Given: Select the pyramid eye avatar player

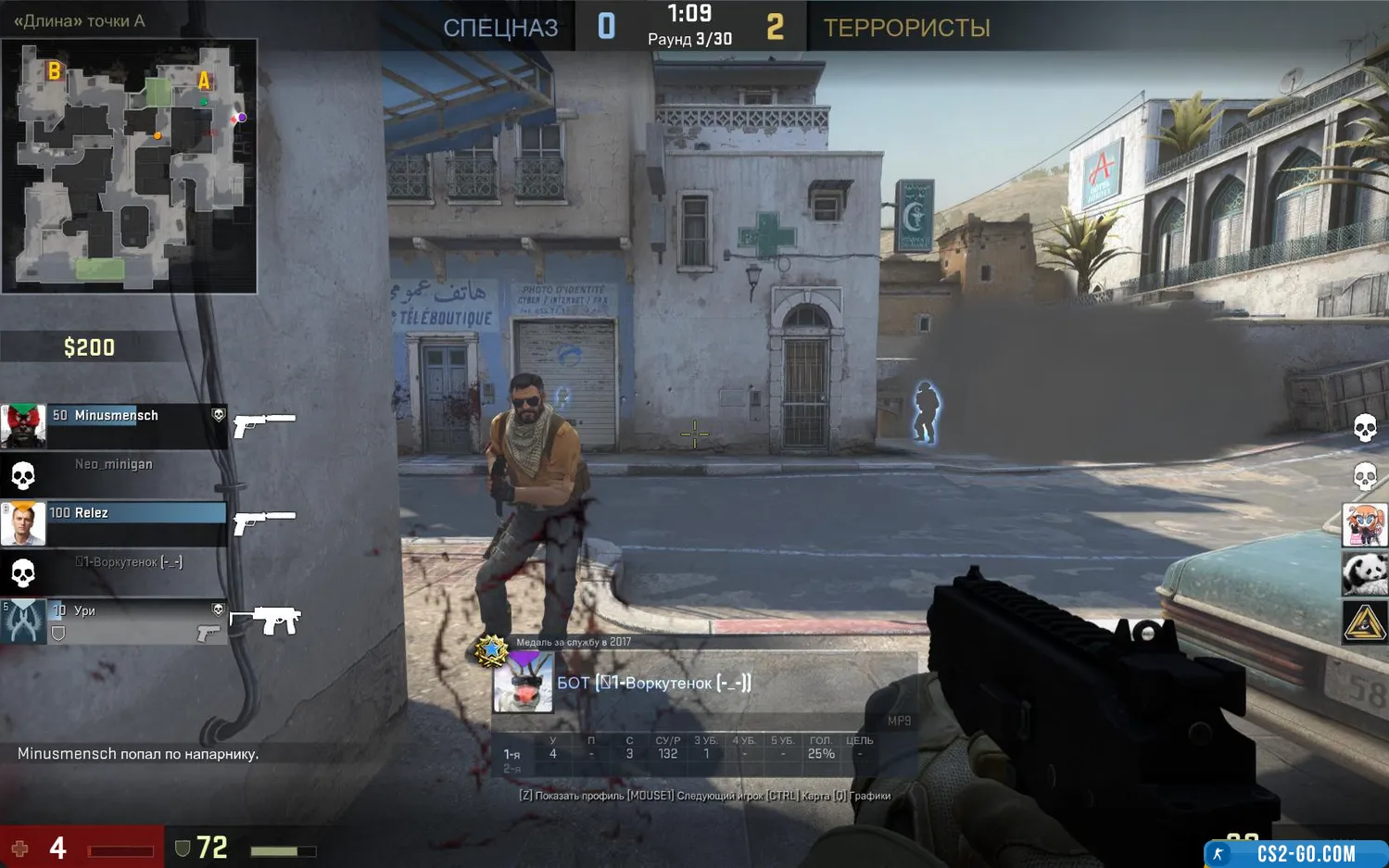Looking at the screenshot, I should pyautogui.click(x=1365, y=623).
